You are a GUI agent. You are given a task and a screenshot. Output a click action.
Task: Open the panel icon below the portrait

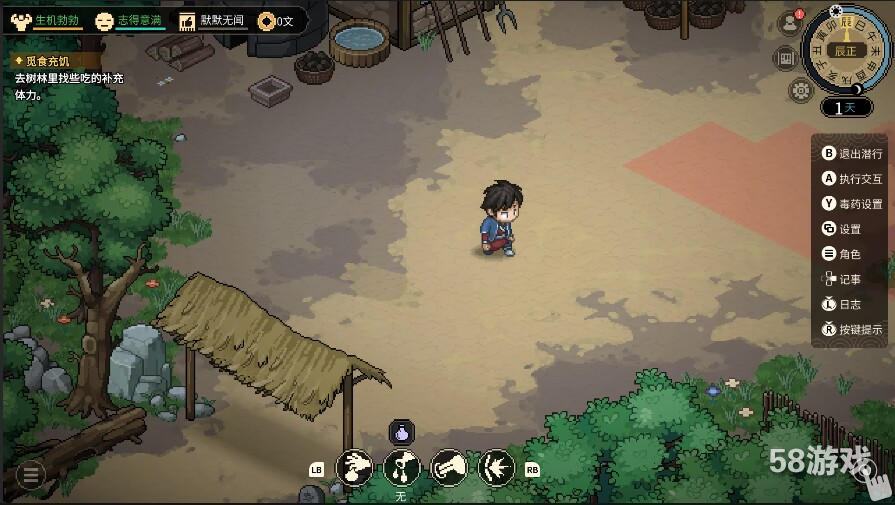point(786,57)
